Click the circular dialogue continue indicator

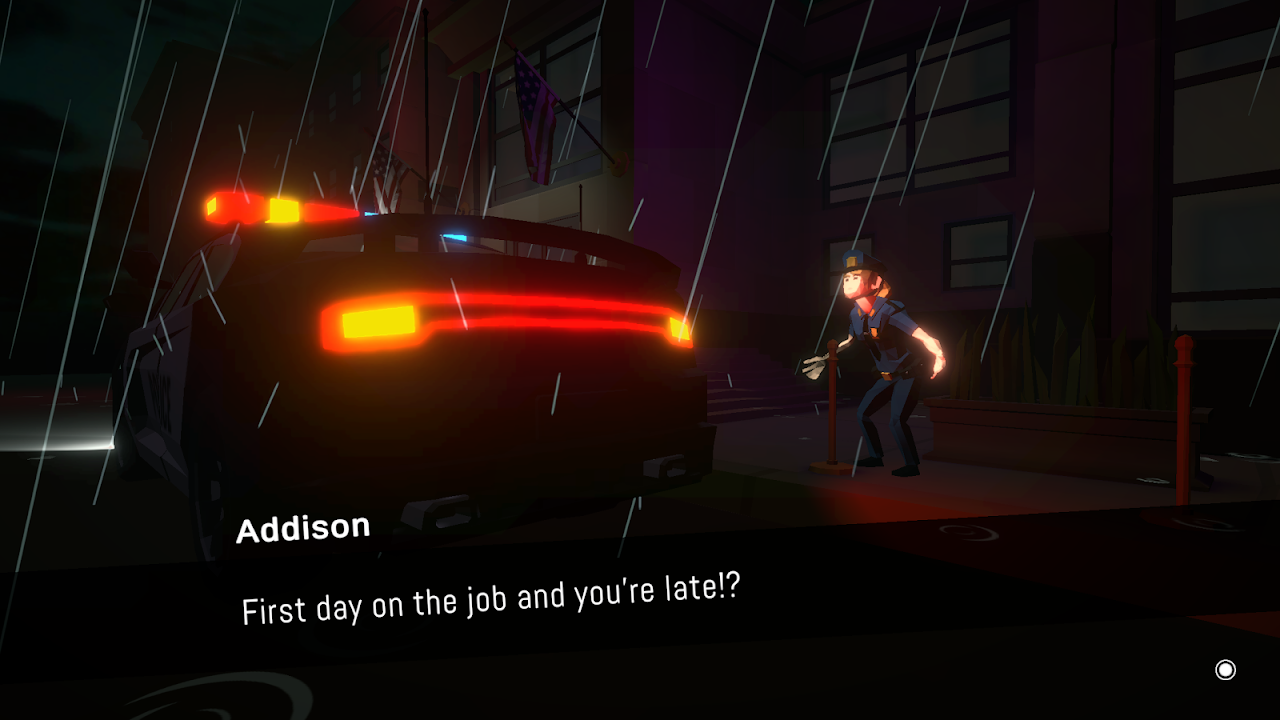tap(1225, 670)
